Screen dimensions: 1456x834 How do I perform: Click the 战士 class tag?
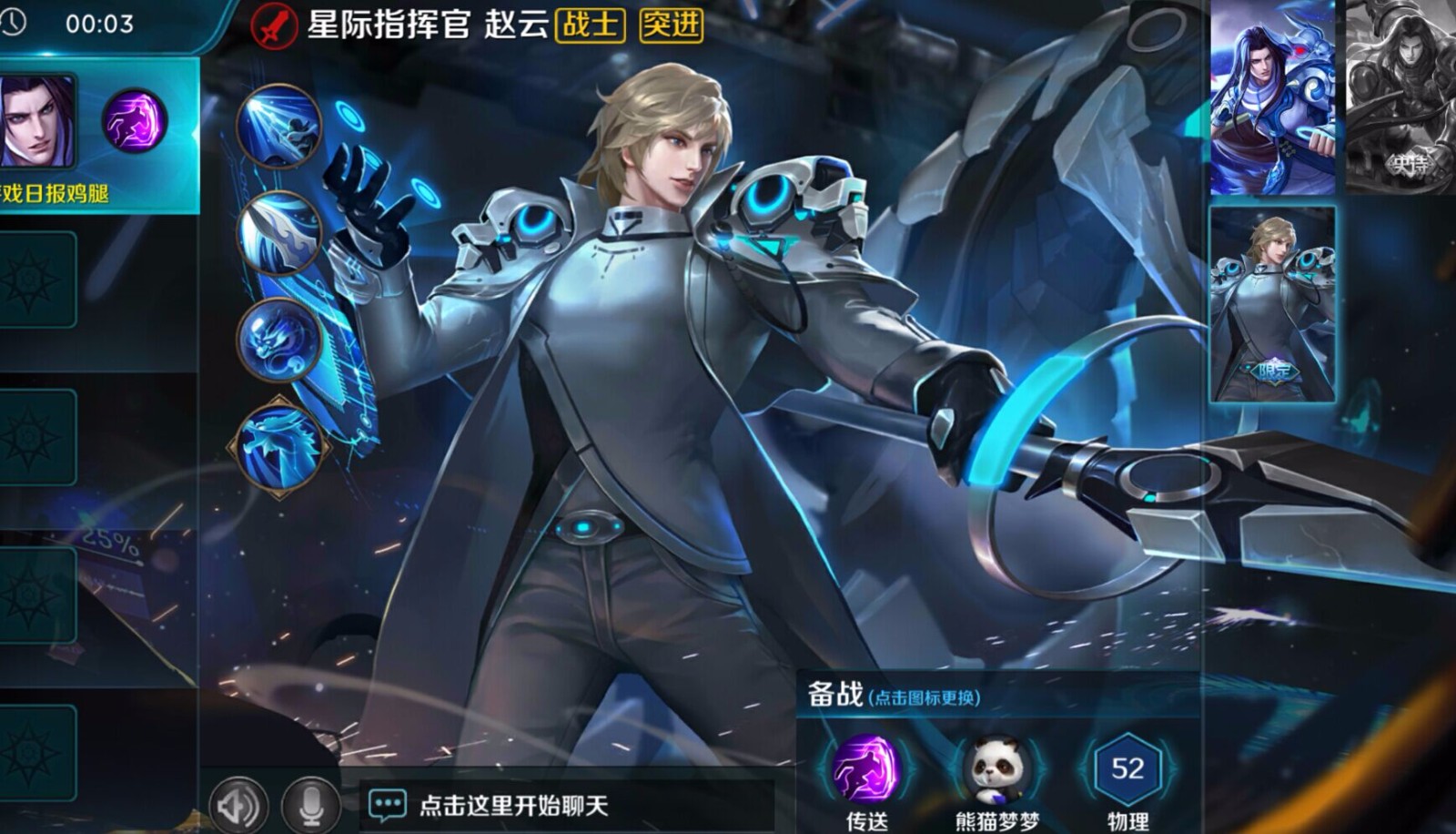click(x=591, y=27)
